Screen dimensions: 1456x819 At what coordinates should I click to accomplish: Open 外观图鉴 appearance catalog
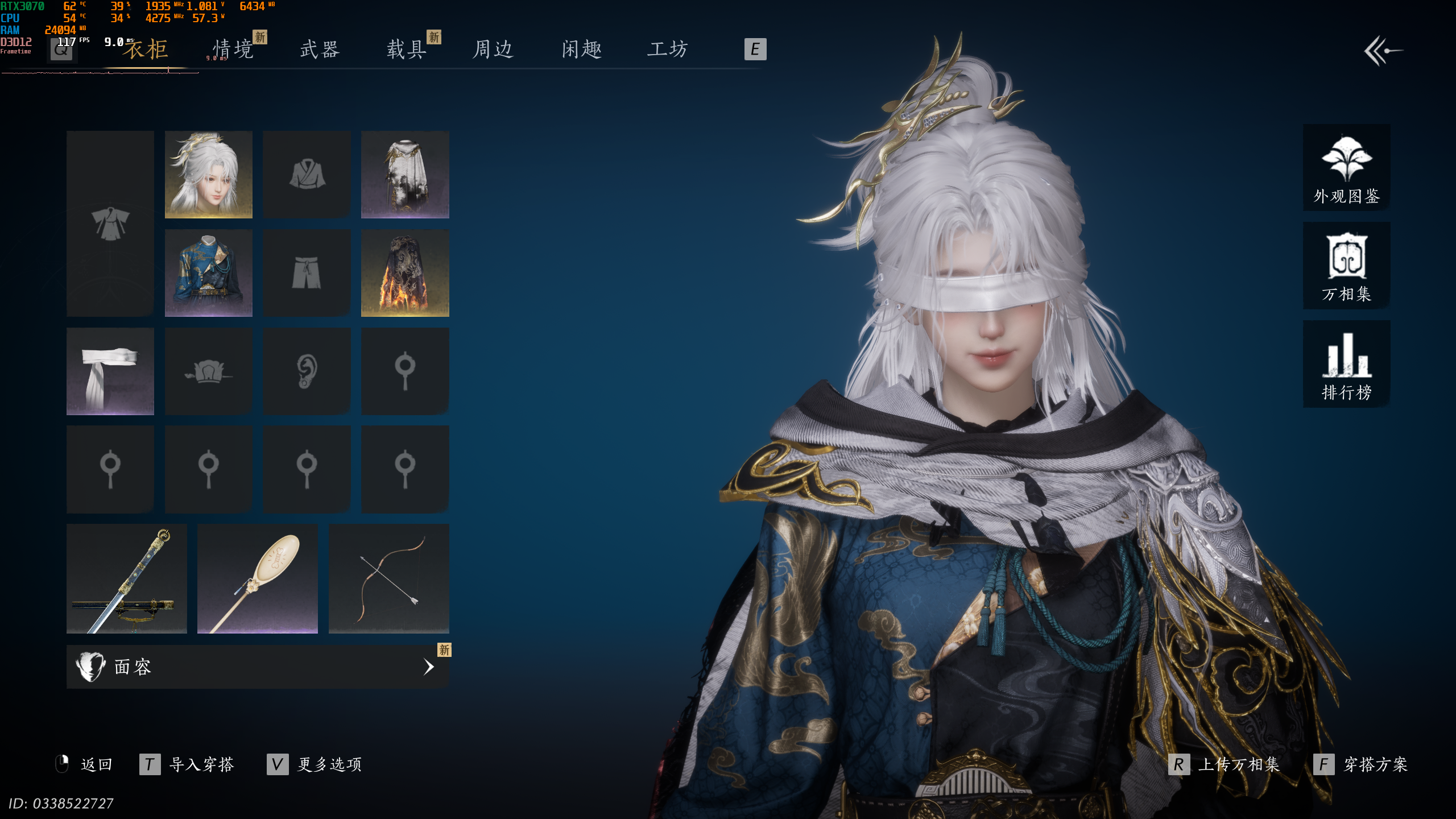click(1346, 168)
